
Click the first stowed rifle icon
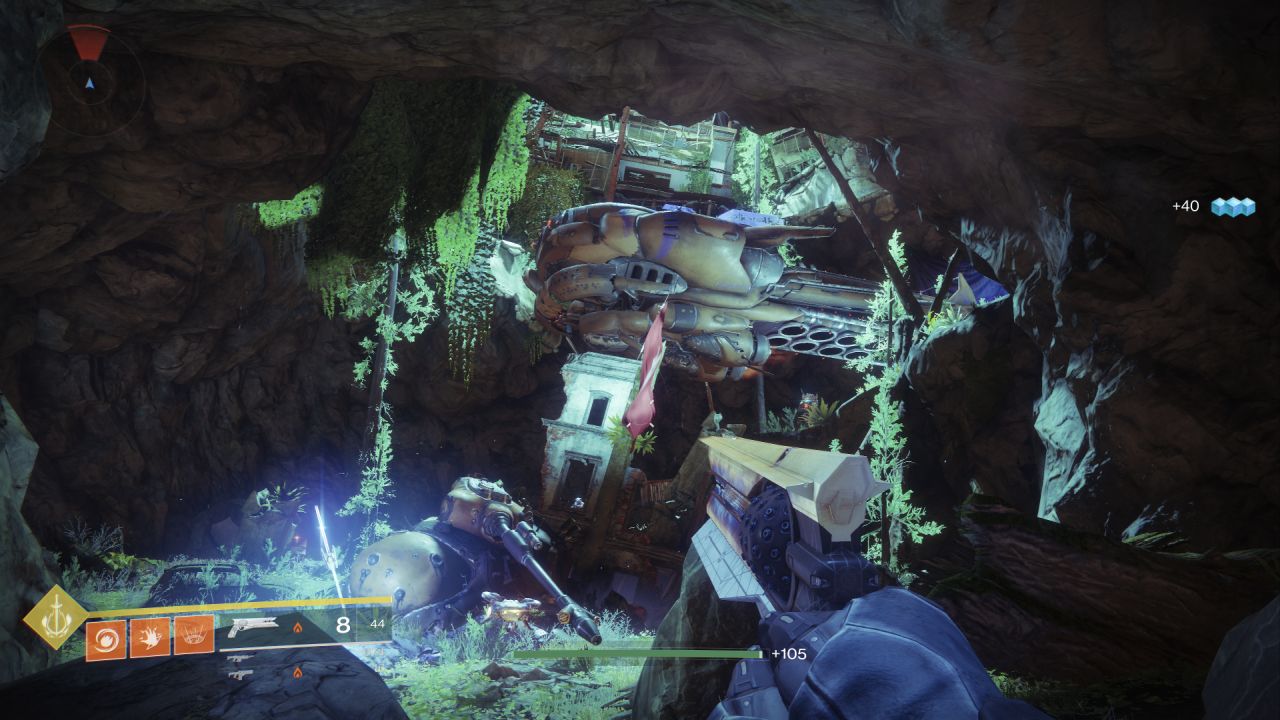[x=240, y=658]
